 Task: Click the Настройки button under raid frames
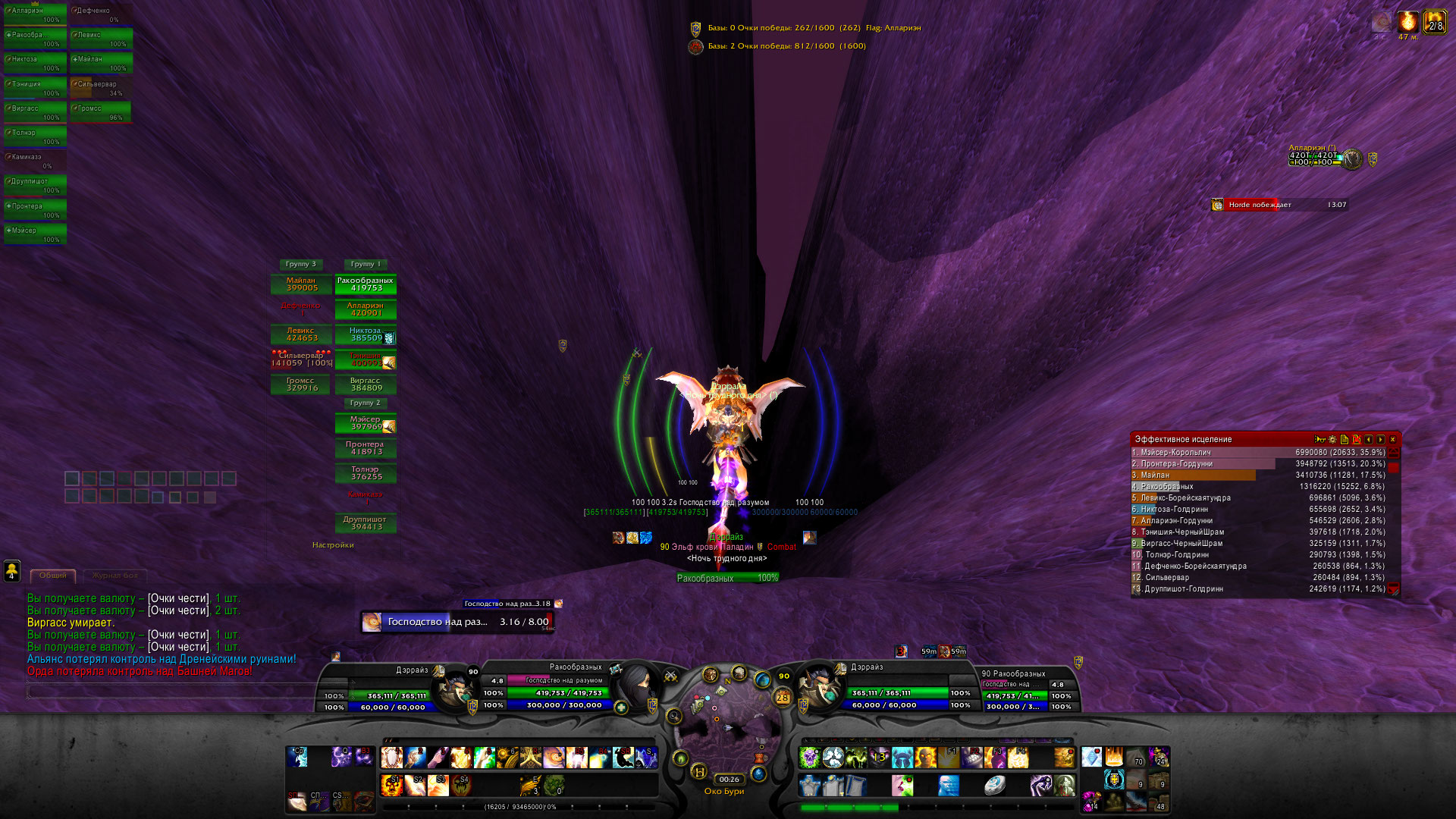(x=333, y=545)
